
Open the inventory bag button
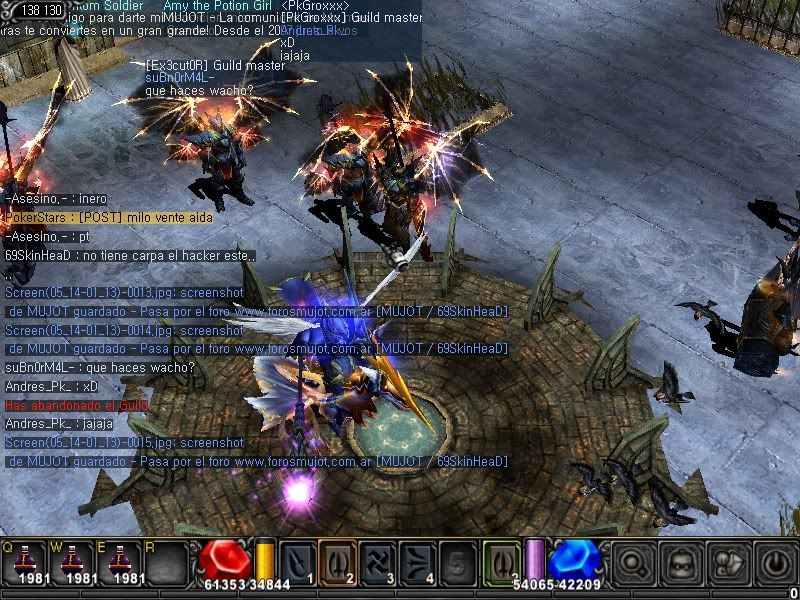tap(681, 564)
